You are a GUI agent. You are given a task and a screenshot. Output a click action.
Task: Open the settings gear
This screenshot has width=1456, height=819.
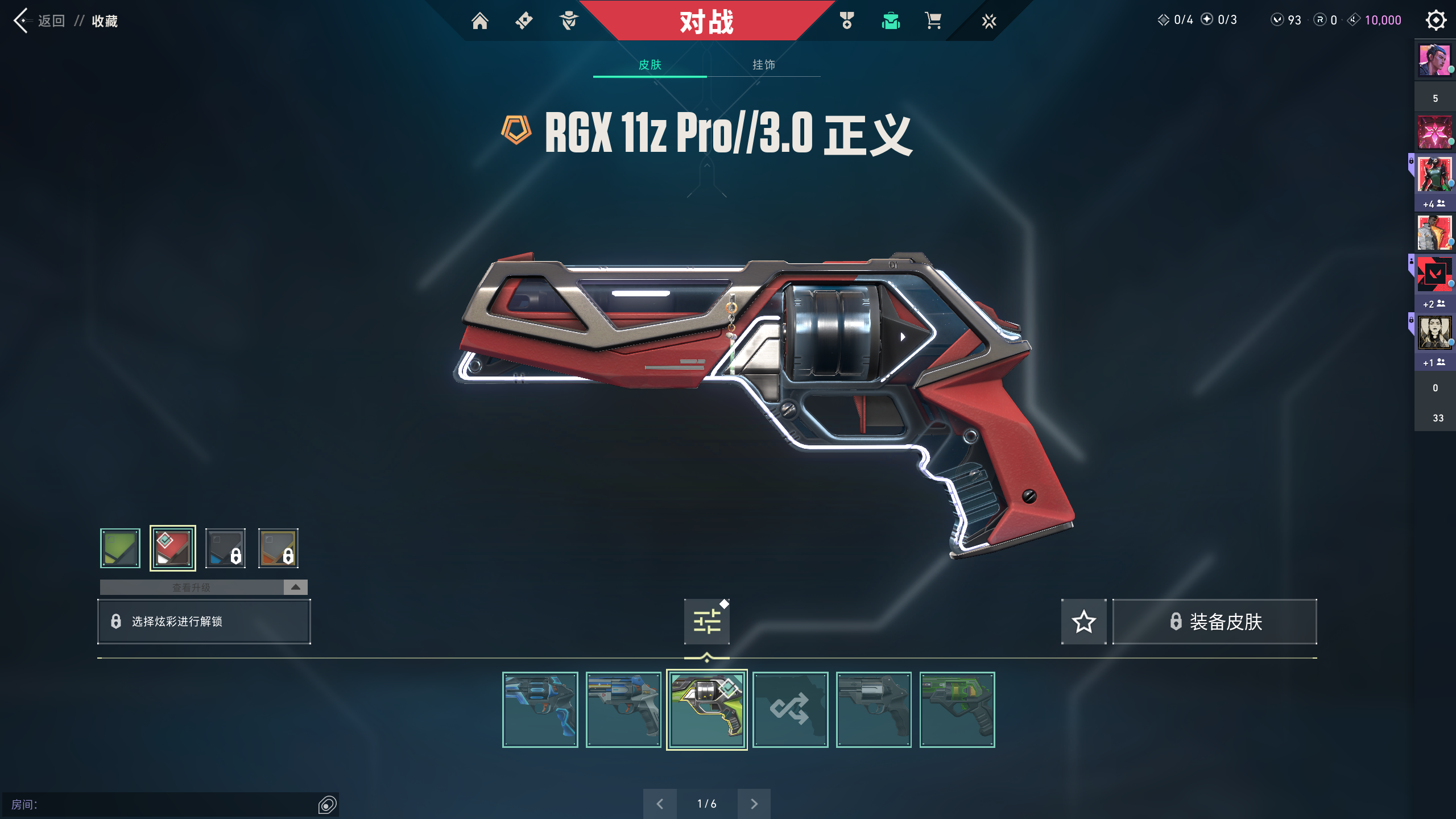1436,20
